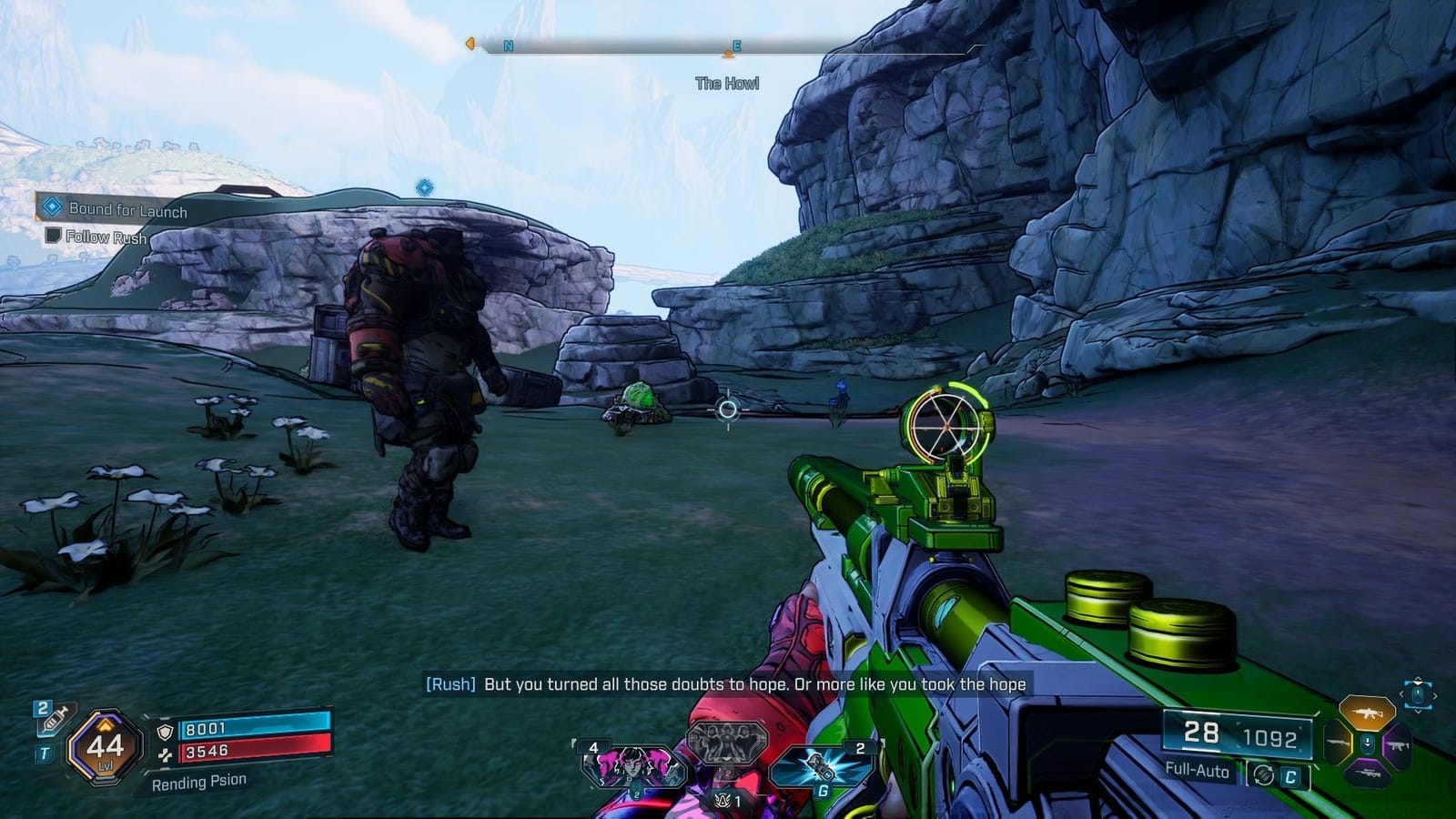
Task: Click the Rending Psion enemy label
Action: coord(199,782)
